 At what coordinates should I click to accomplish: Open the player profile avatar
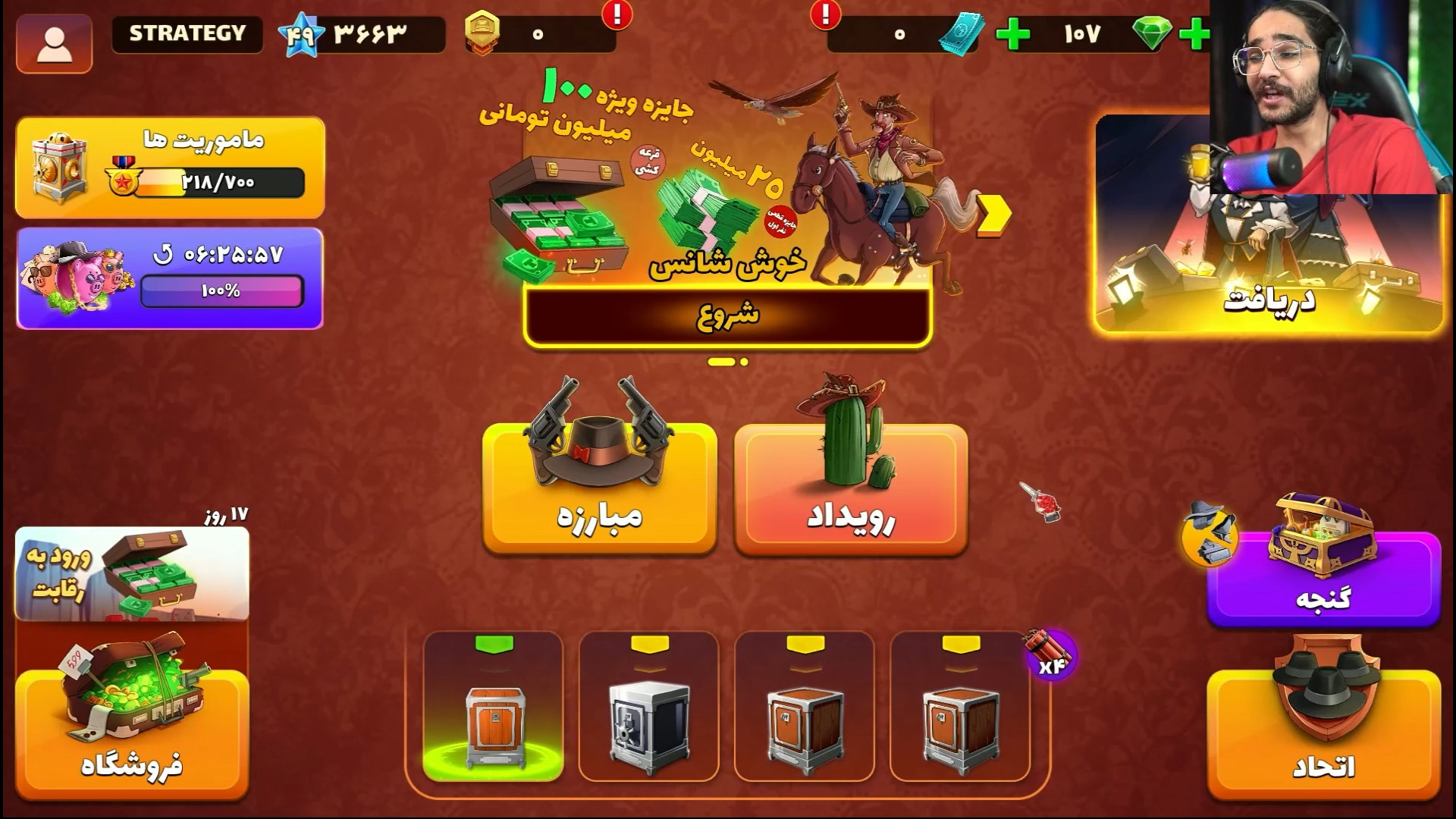(x=54, y=42)
